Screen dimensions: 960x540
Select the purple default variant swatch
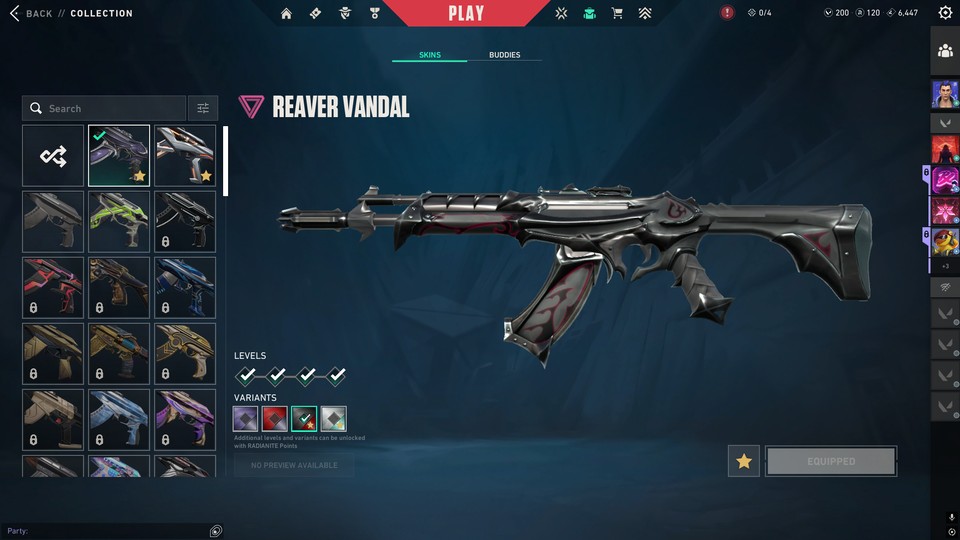246,419
